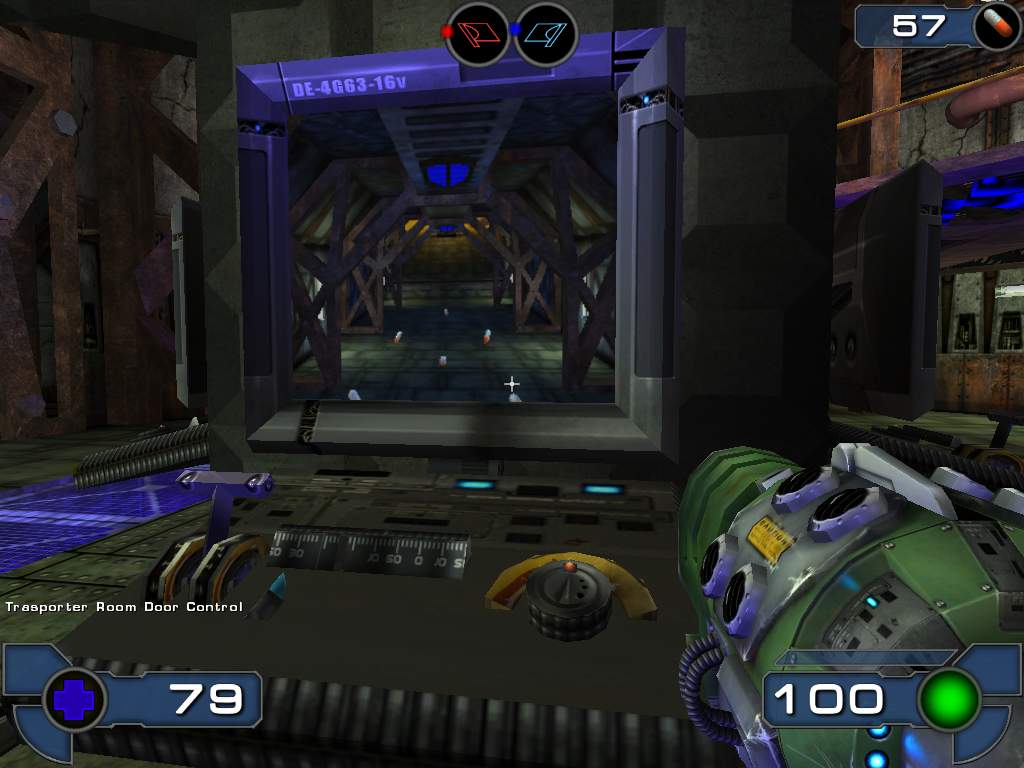The height and width of the screenshot is (768, 1024).
Task: Click the green weapon orb indicator
Action: [948, 699]
